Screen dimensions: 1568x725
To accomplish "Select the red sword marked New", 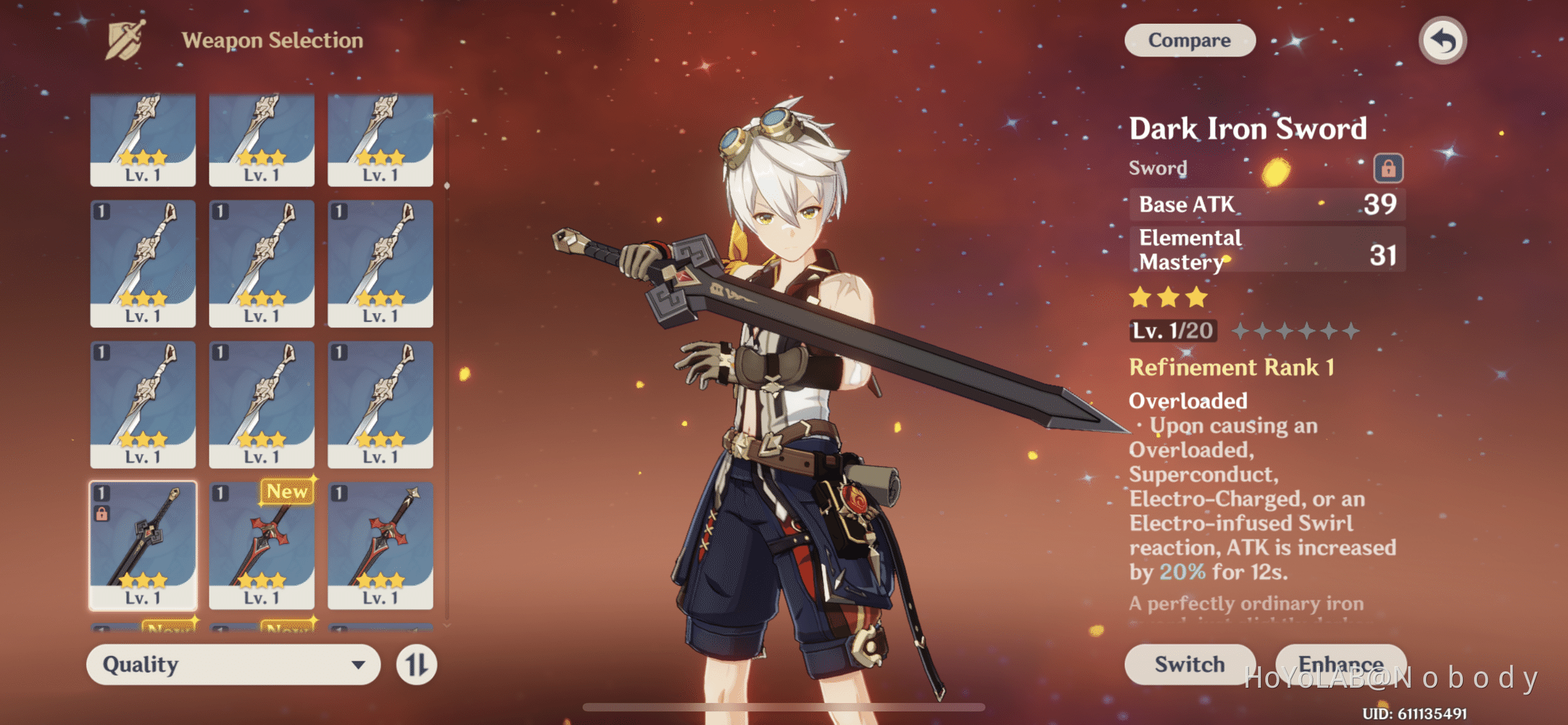I will coord(262,545).
